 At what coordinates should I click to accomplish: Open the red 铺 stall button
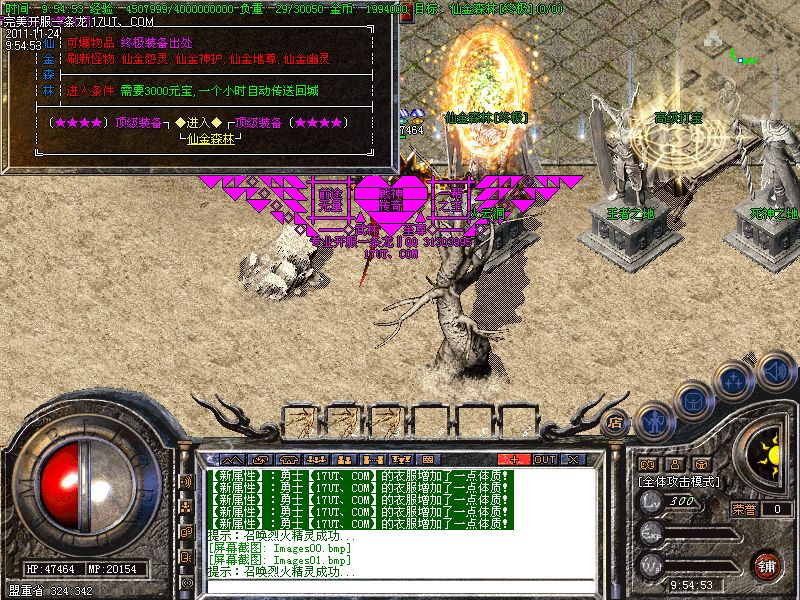tap(766, 565)
